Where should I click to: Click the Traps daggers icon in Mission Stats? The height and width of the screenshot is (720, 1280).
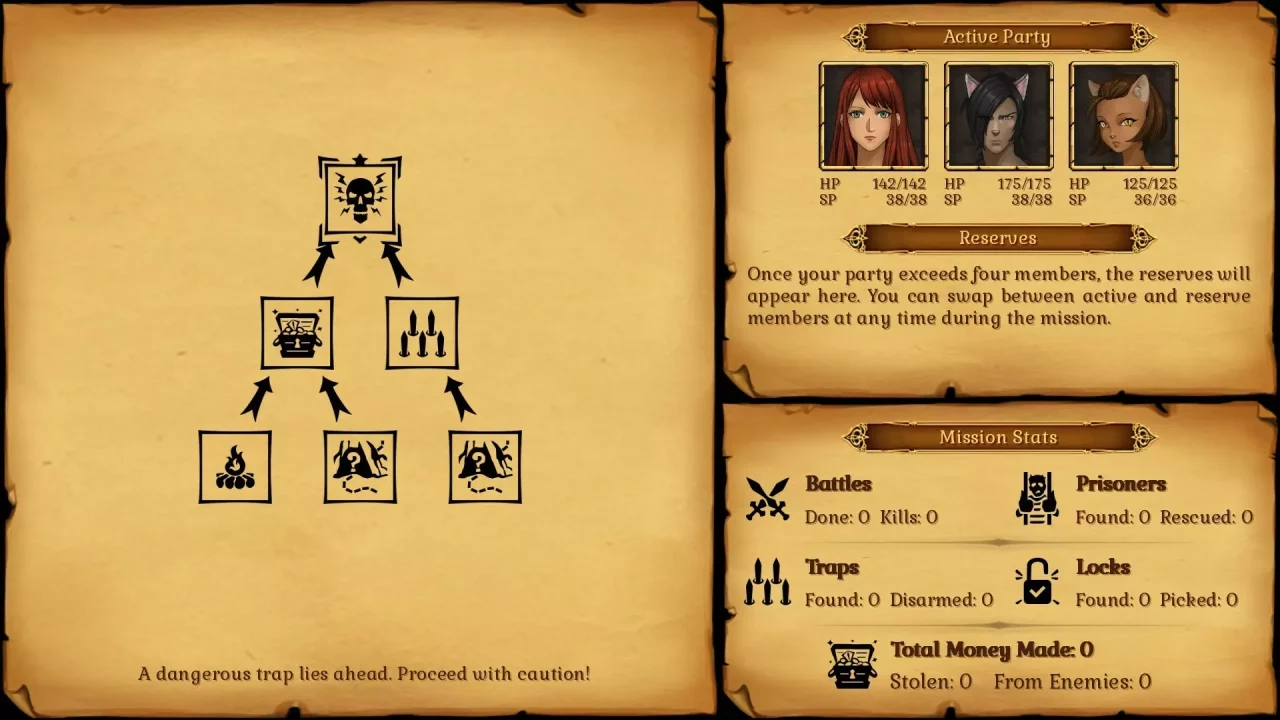point(766,583)
